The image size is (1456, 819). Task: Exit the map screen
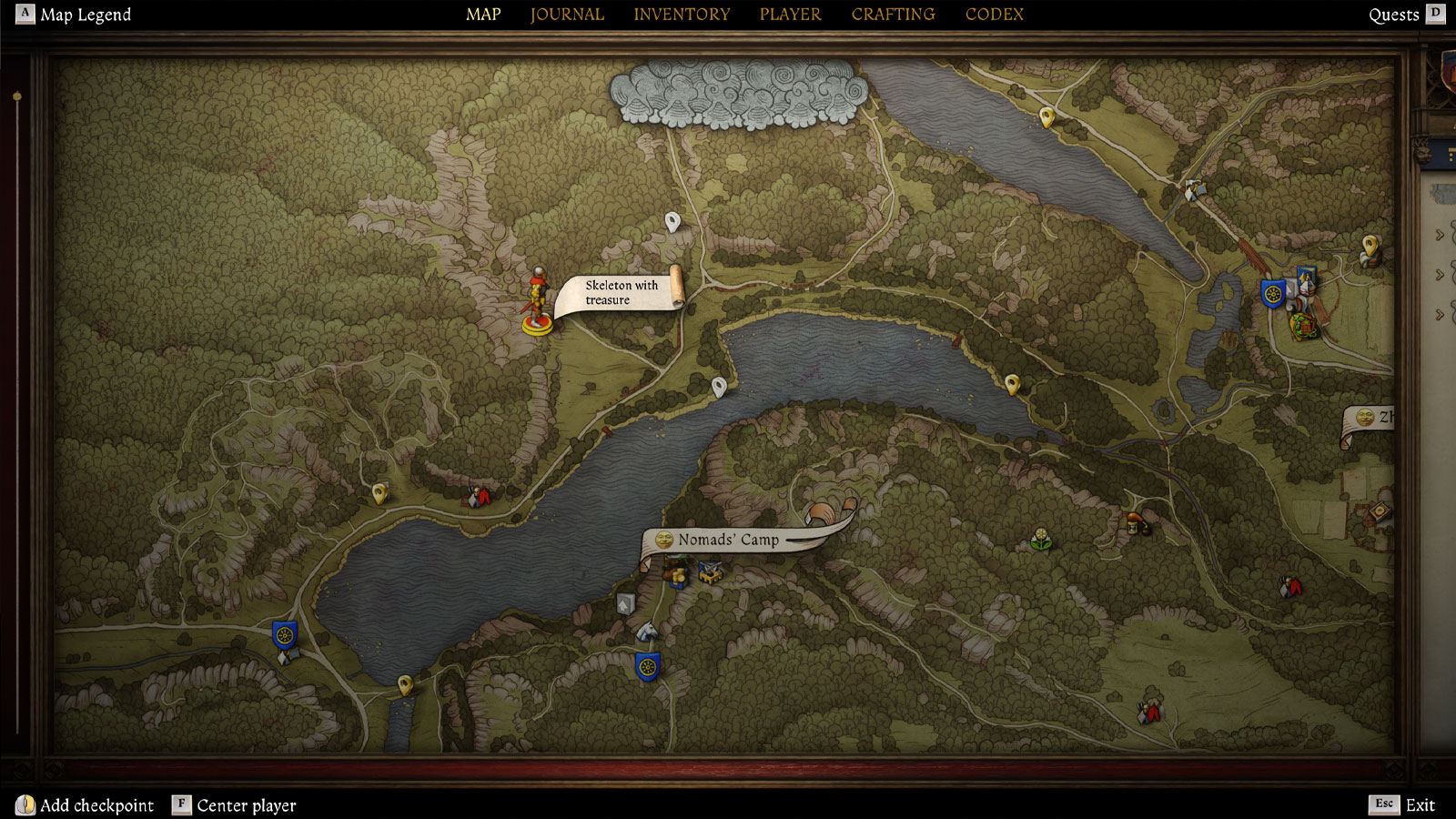1420,804
